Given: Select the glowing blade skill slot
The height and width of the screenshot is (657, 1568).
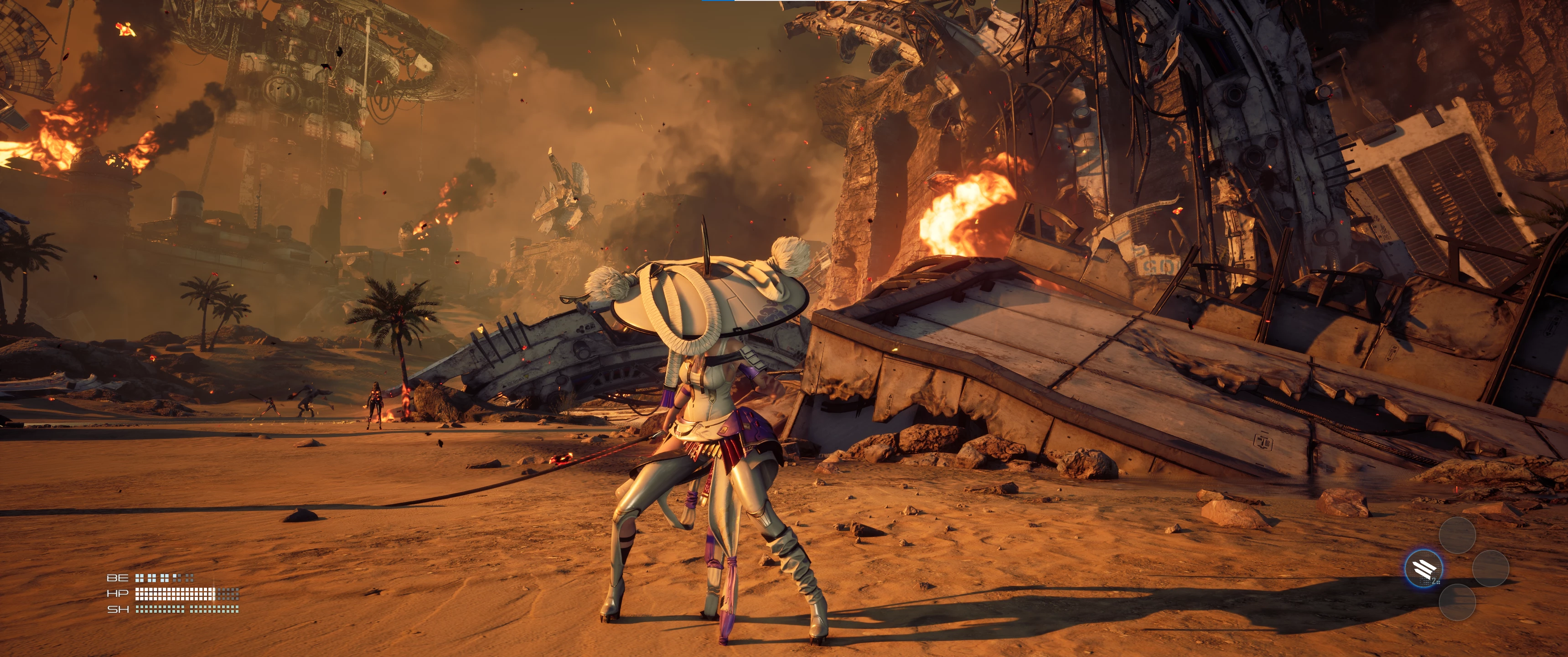Looking at the screenshot, I should click(1423, 568).
